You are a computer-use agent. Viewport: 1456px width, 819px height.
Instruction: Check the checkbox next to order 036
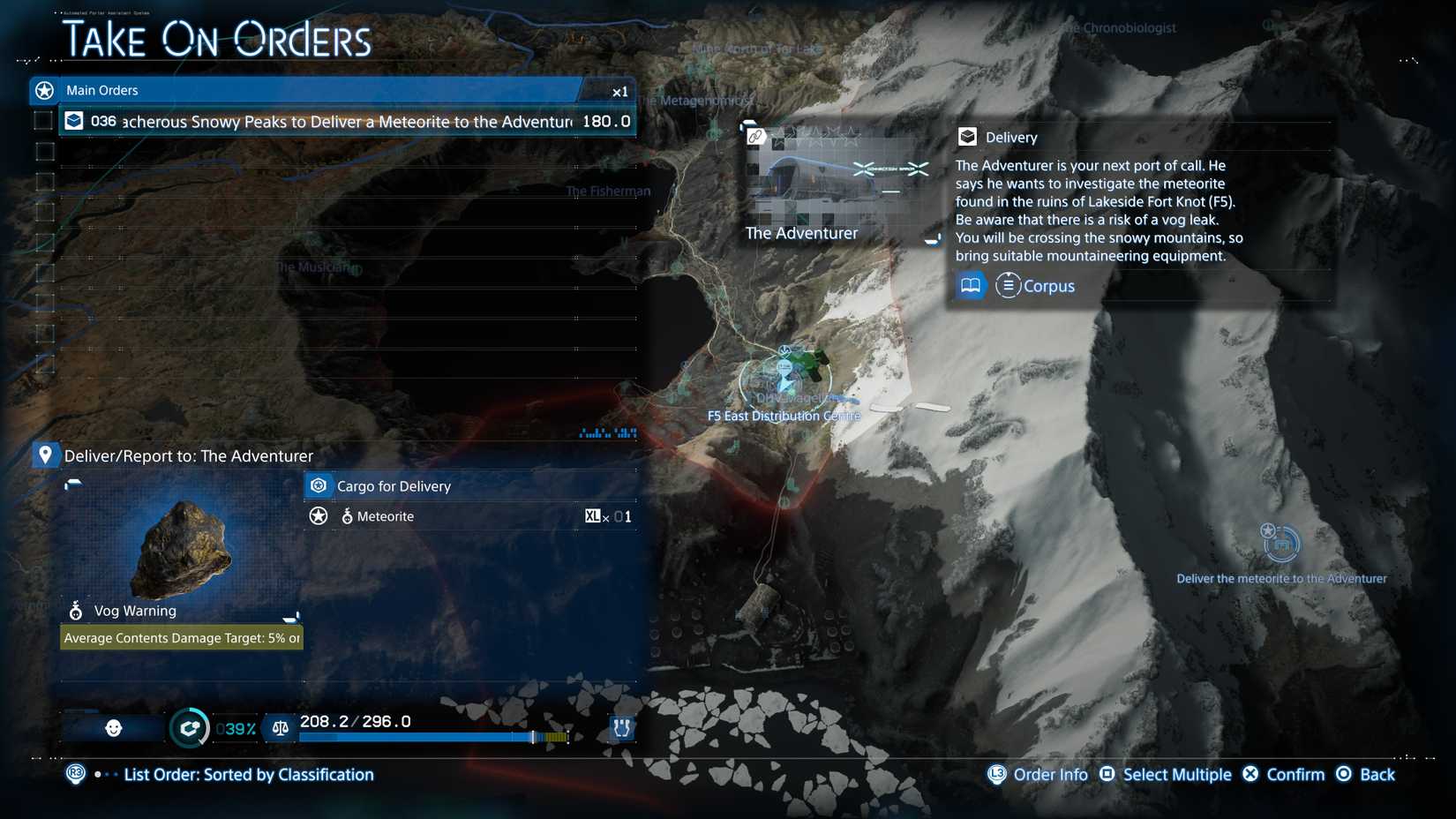(x=41, y=120)
